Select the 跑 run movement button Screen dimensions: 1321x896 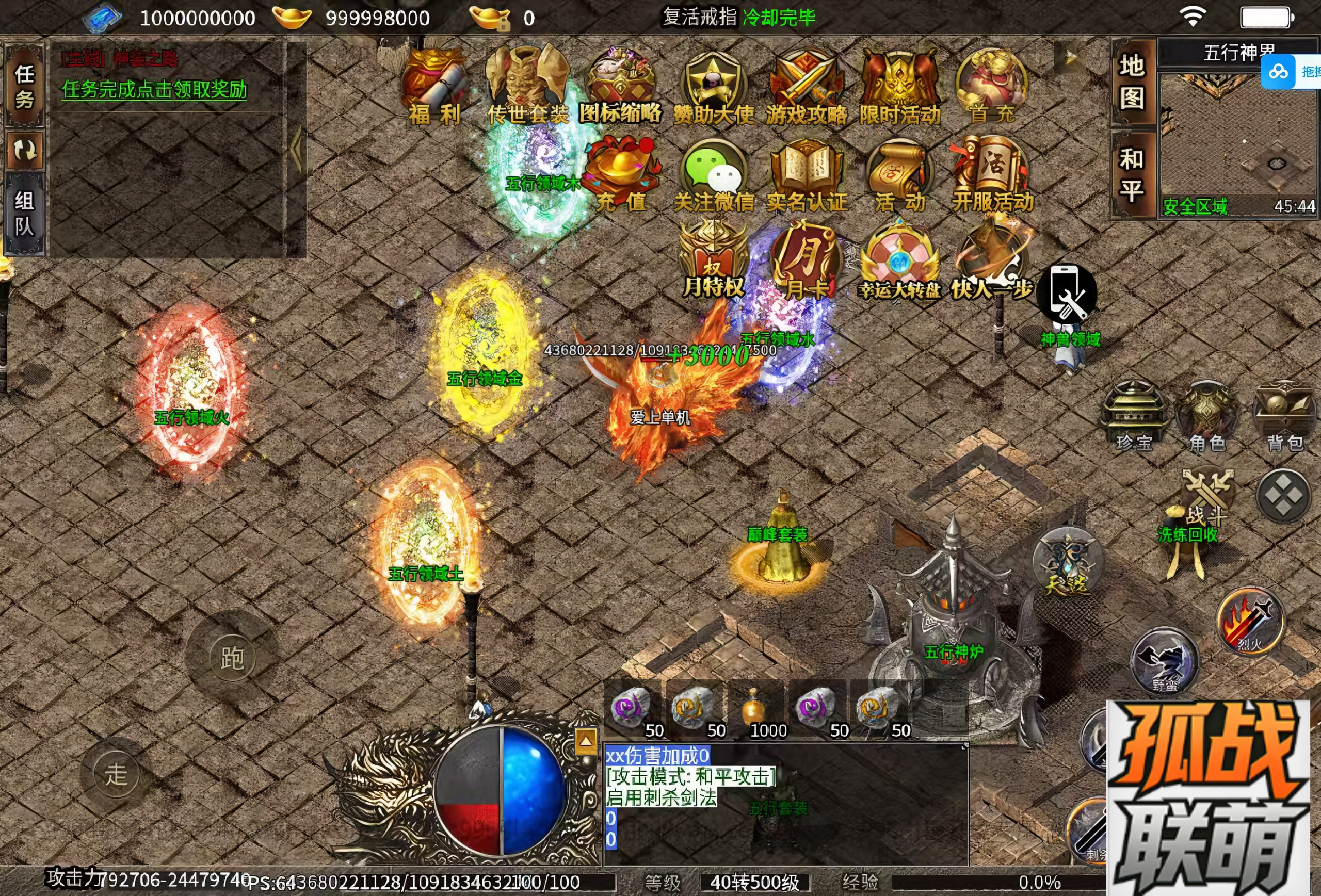click(x=232, y=659)
